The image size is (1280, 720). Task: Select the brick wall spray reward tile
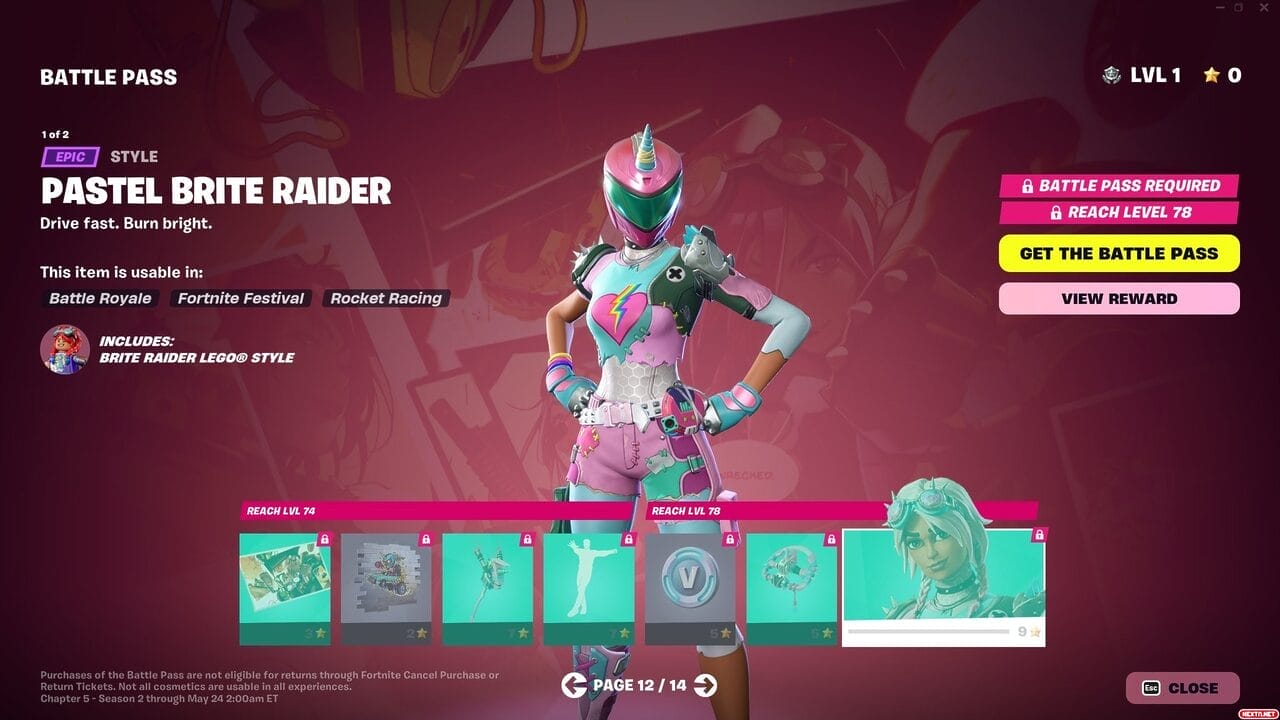point(386,588)
